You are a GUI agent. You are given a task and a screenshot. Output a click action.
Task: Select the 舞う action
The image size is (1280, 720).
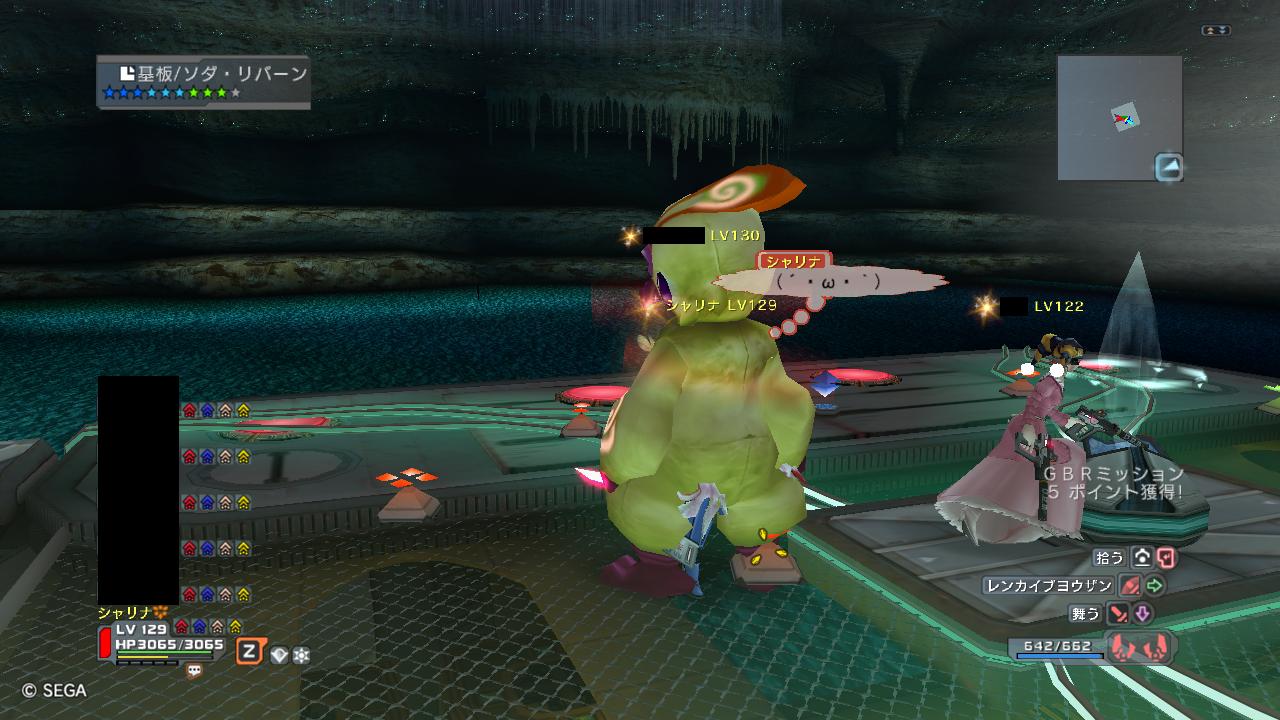(1084, 614)
